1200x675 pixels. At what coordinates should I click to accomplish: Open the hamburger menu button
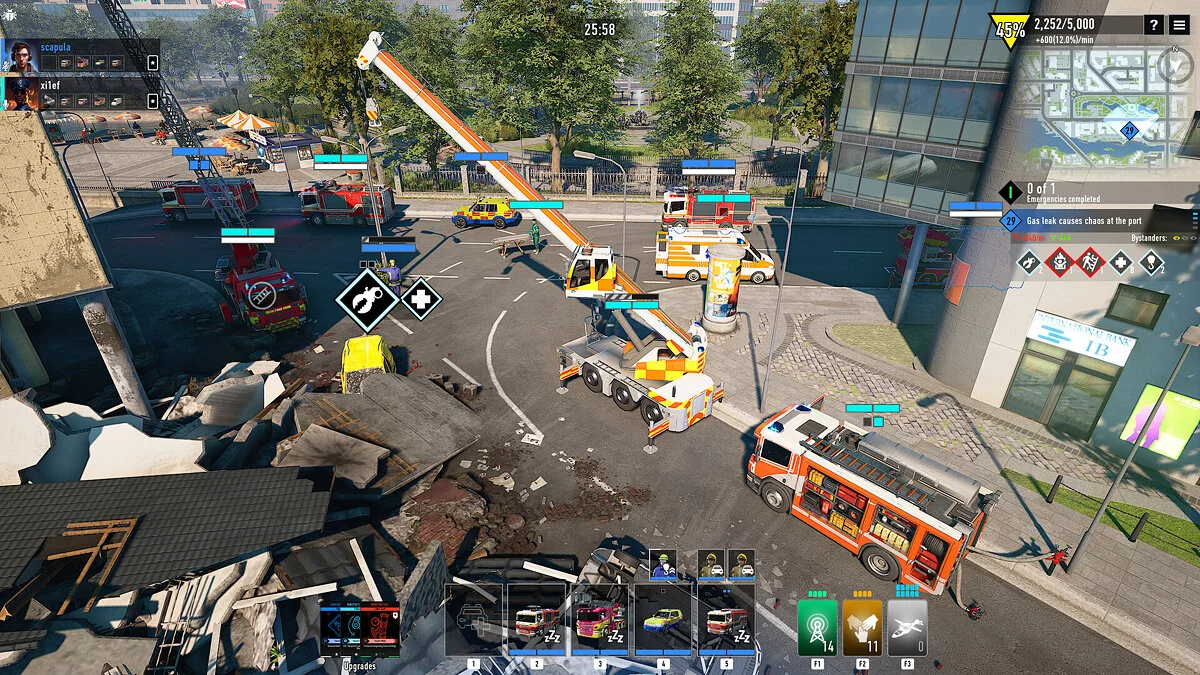pyautogui.click(x=1180, y=25)
